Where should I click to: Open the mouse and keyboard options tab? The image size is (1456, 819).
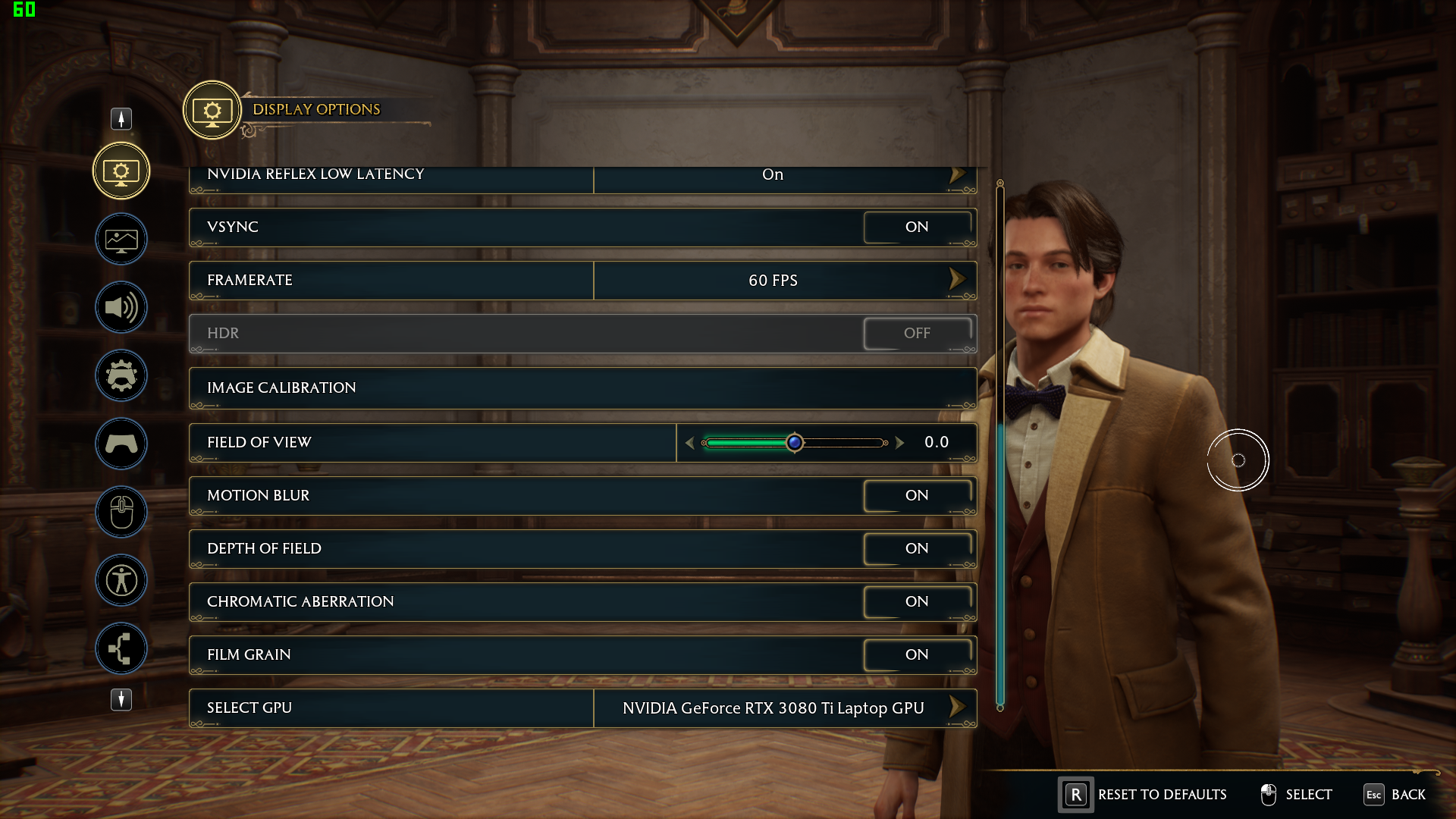tap(121, 512)
